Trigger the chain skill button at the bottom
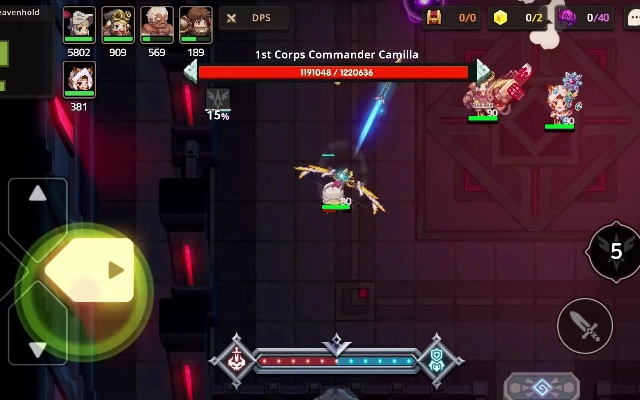Screen dimensions: 640x400 [541, 387]
